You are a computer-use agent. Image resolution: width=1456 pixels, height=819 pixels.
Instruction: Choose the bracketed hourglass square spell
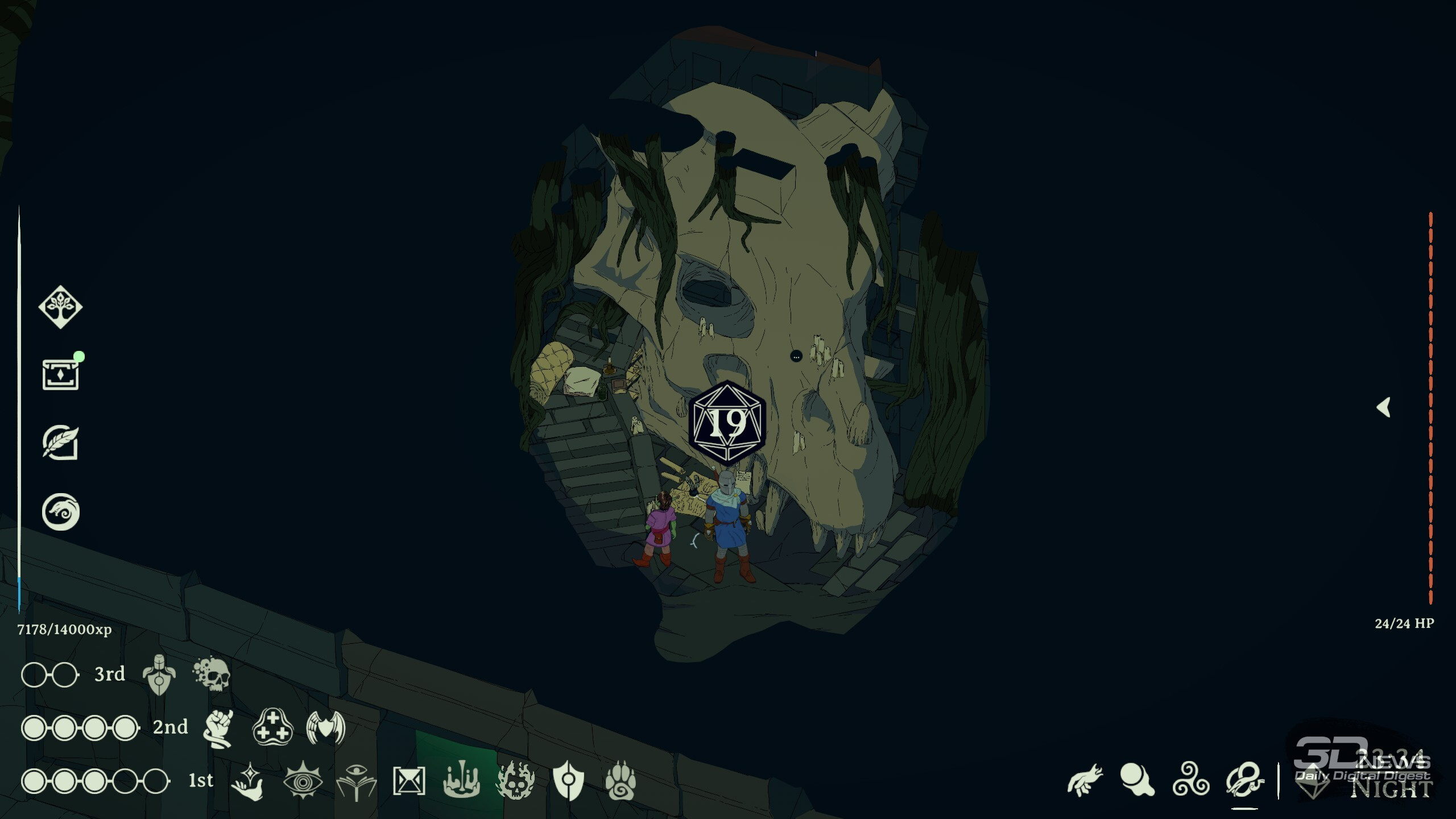(409, 781)
